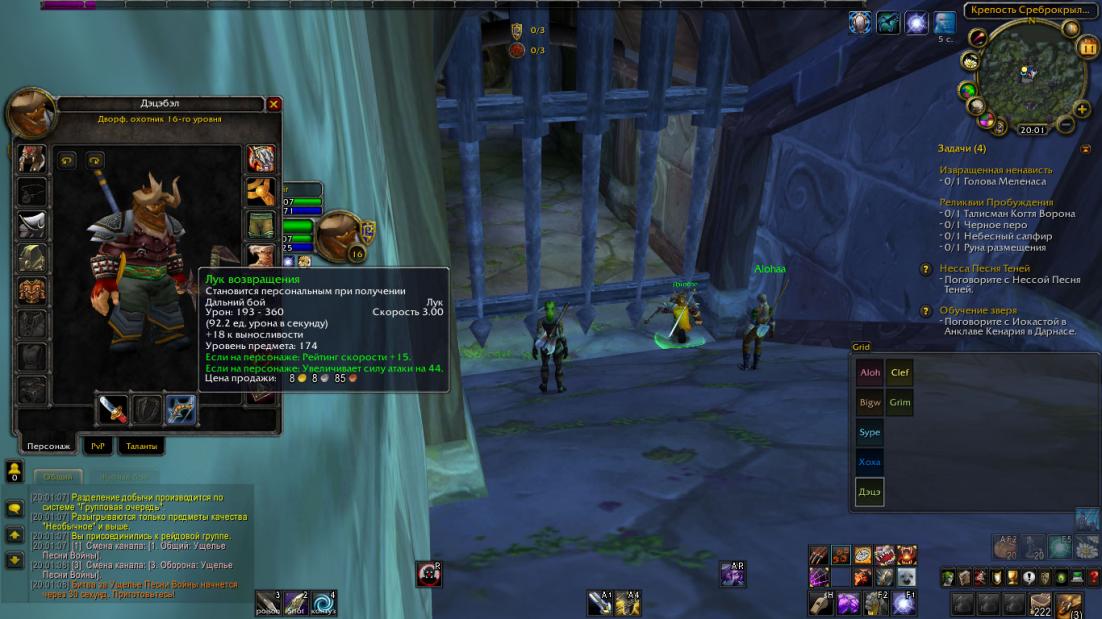This screenshot has width=1102, height=619.
Task: Select the Персонаж tab
Action: (x=48, y=446)
